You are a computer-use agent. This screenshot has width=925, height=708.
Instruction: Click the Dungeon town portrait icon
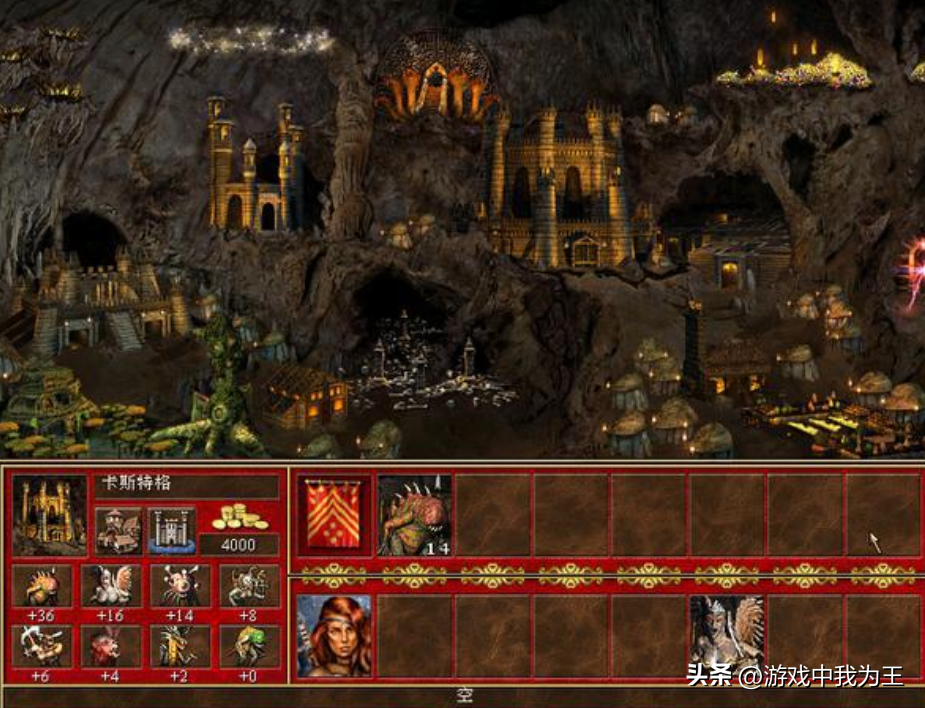[x=49, y=514]
